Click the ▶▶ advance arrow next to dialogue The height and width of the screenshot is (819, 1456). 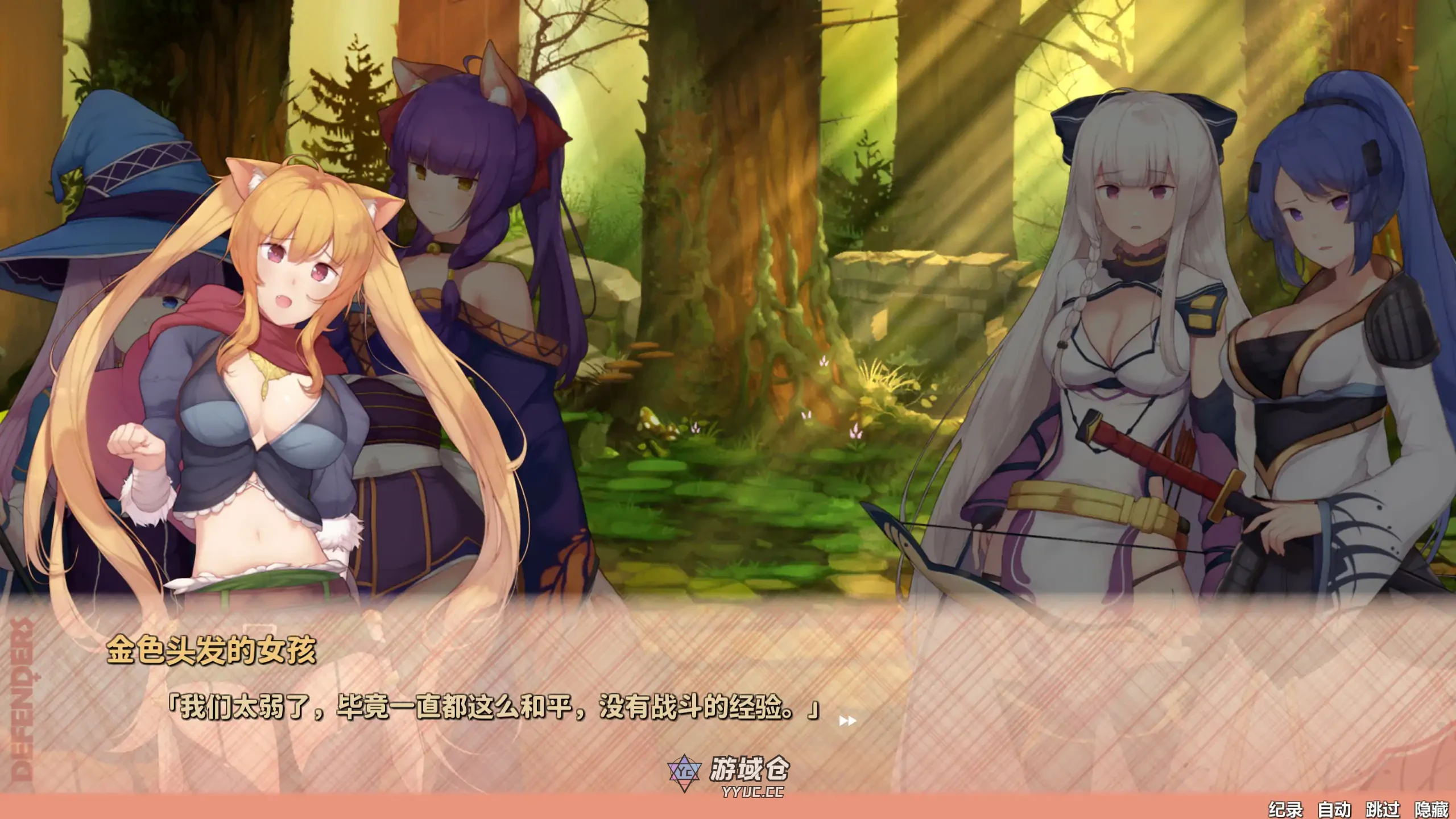847,721
